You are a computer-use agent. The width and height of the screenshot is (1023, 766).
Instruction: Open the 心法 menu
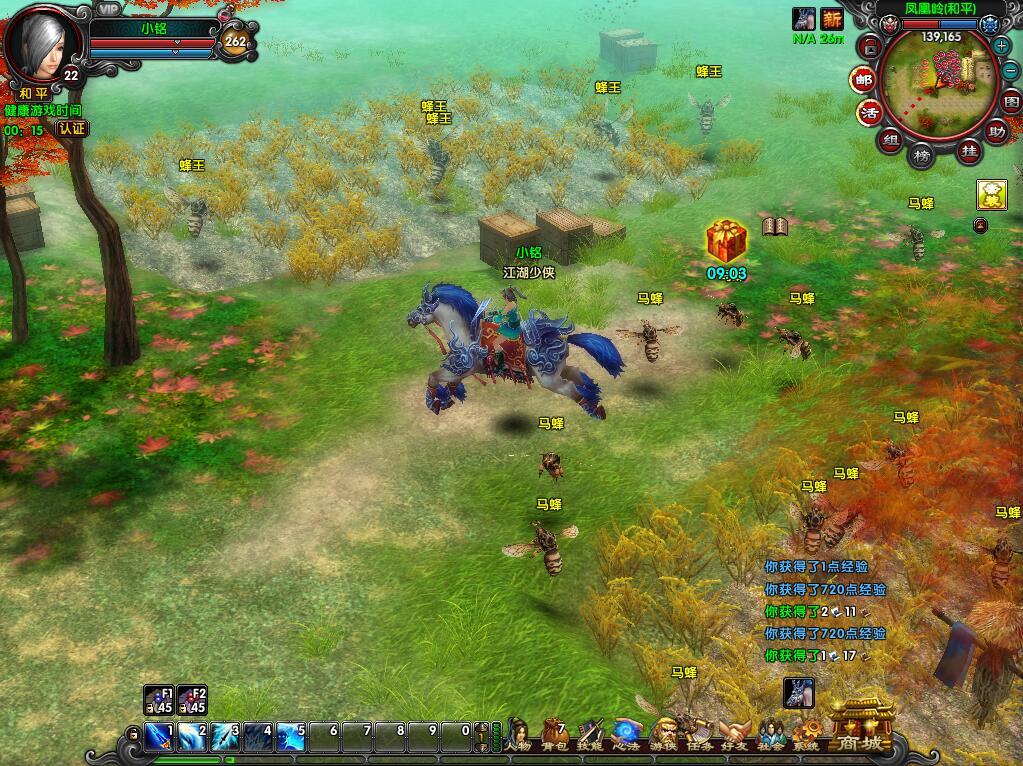pos(626,735)
